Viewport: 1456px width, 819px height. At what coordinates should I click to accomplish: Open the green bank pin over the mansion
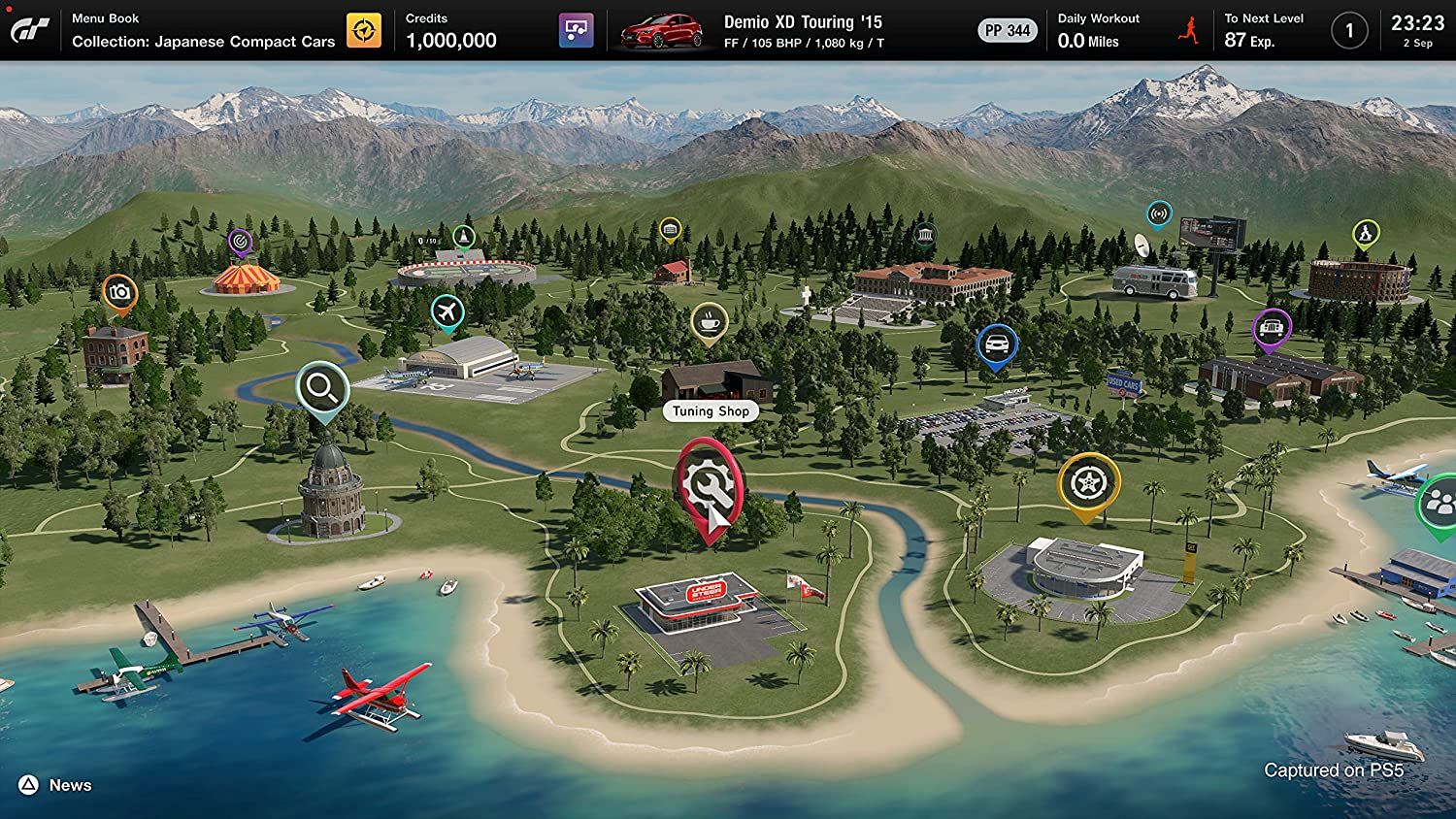tap(924, 233)
